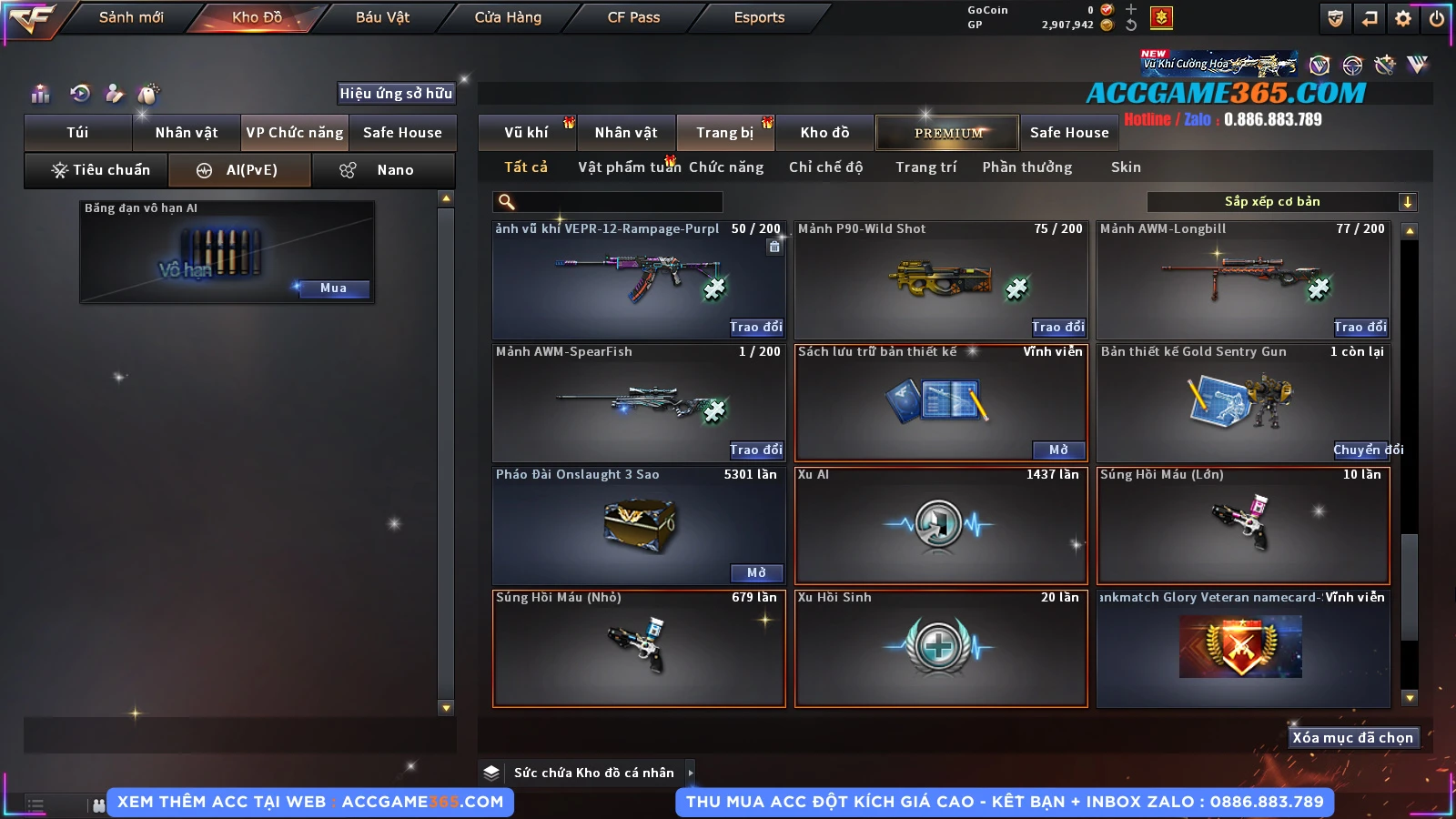
Task: Exchange the Mảnh P90-Wild Shot fragments
Action: point(1058,327)
